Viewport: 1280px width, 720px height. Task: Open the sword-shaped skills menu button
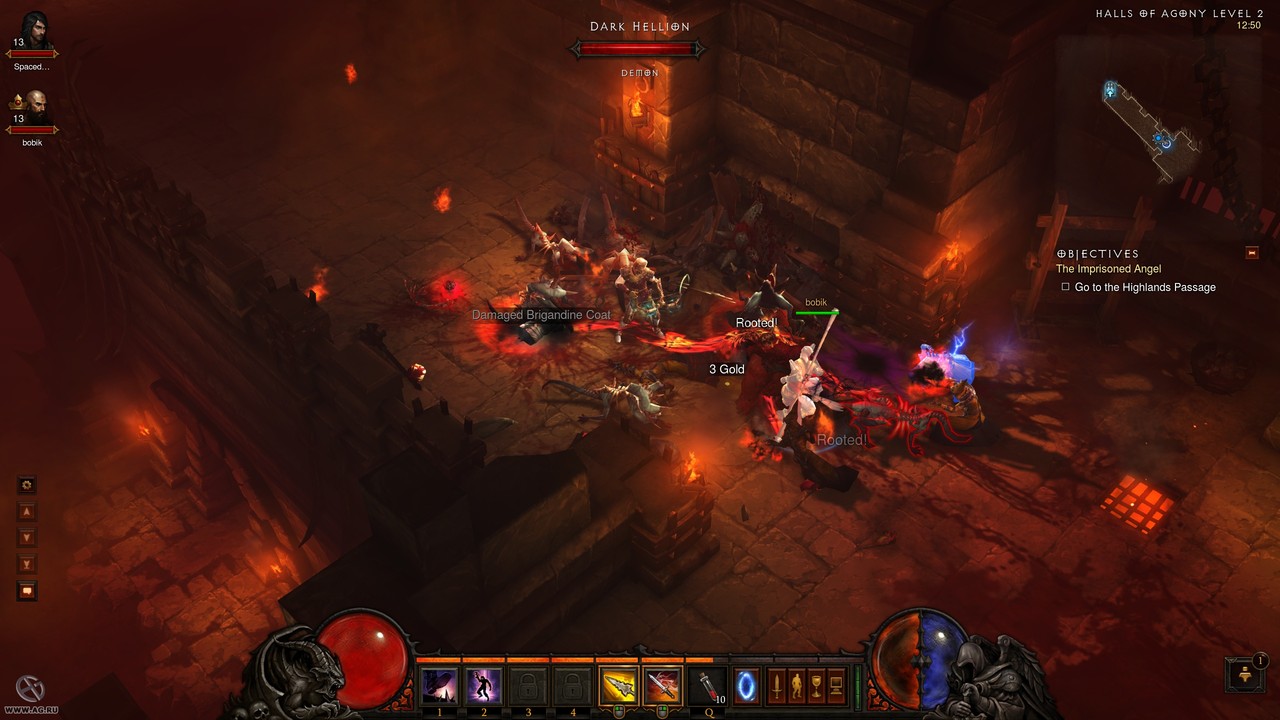click(x=776, y=686)
